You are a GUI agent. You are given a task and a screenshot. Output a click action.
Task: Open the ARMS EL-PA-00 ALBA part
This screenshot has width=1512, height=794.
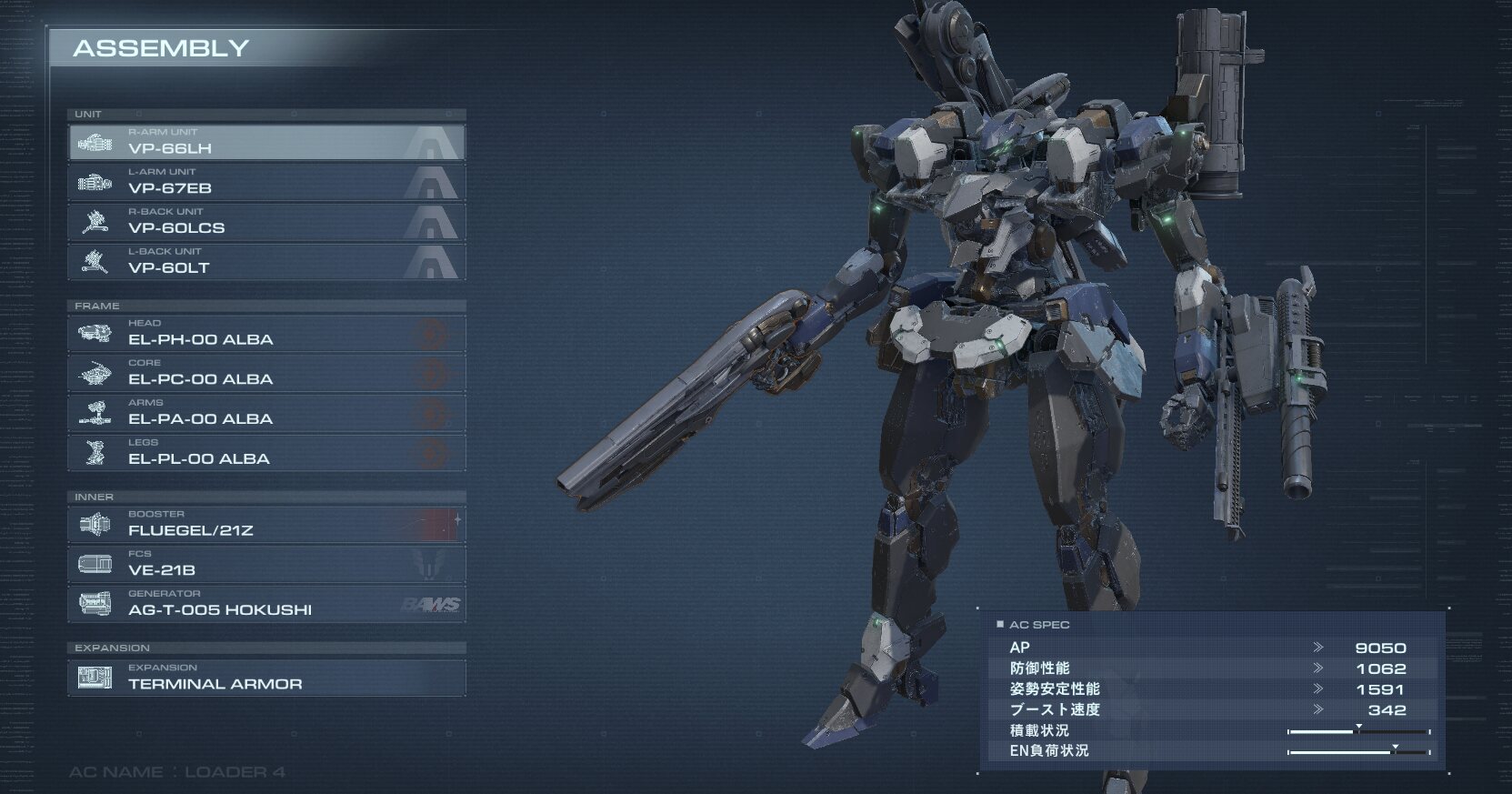pos(266,413)
